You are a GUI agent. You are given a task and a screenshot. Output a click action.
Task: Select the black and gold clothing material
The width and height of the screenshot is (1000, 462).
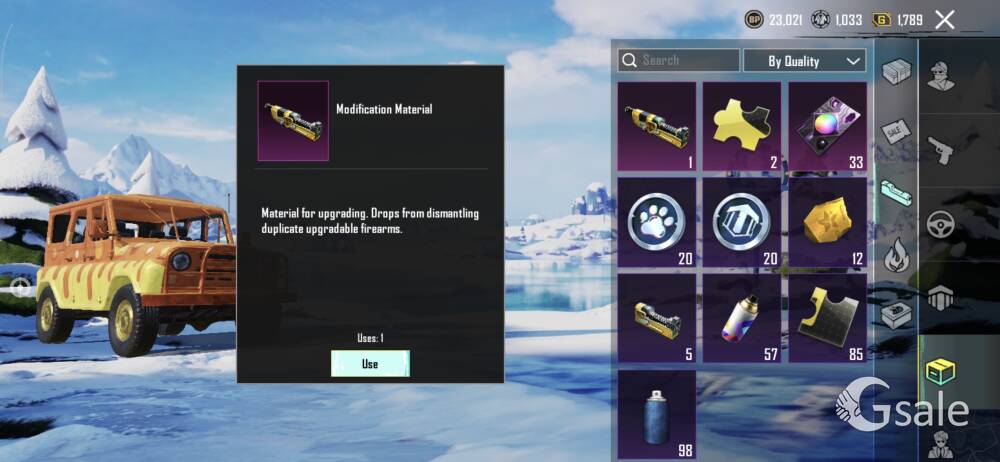pyautogui.click(x=827, y=318)
